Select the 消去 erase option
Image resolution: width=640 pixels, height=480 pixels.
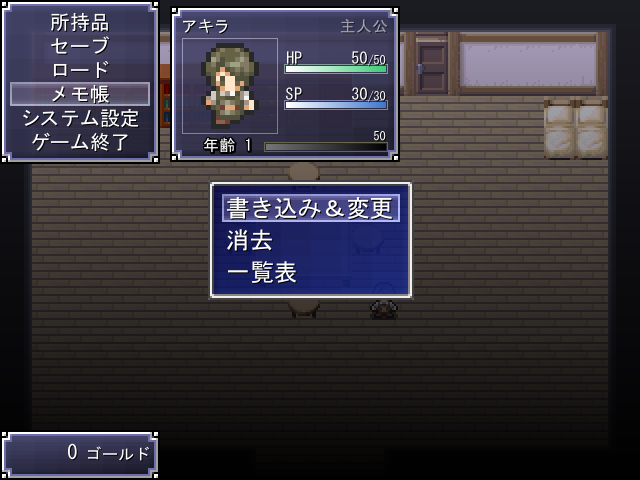(251, 240)
